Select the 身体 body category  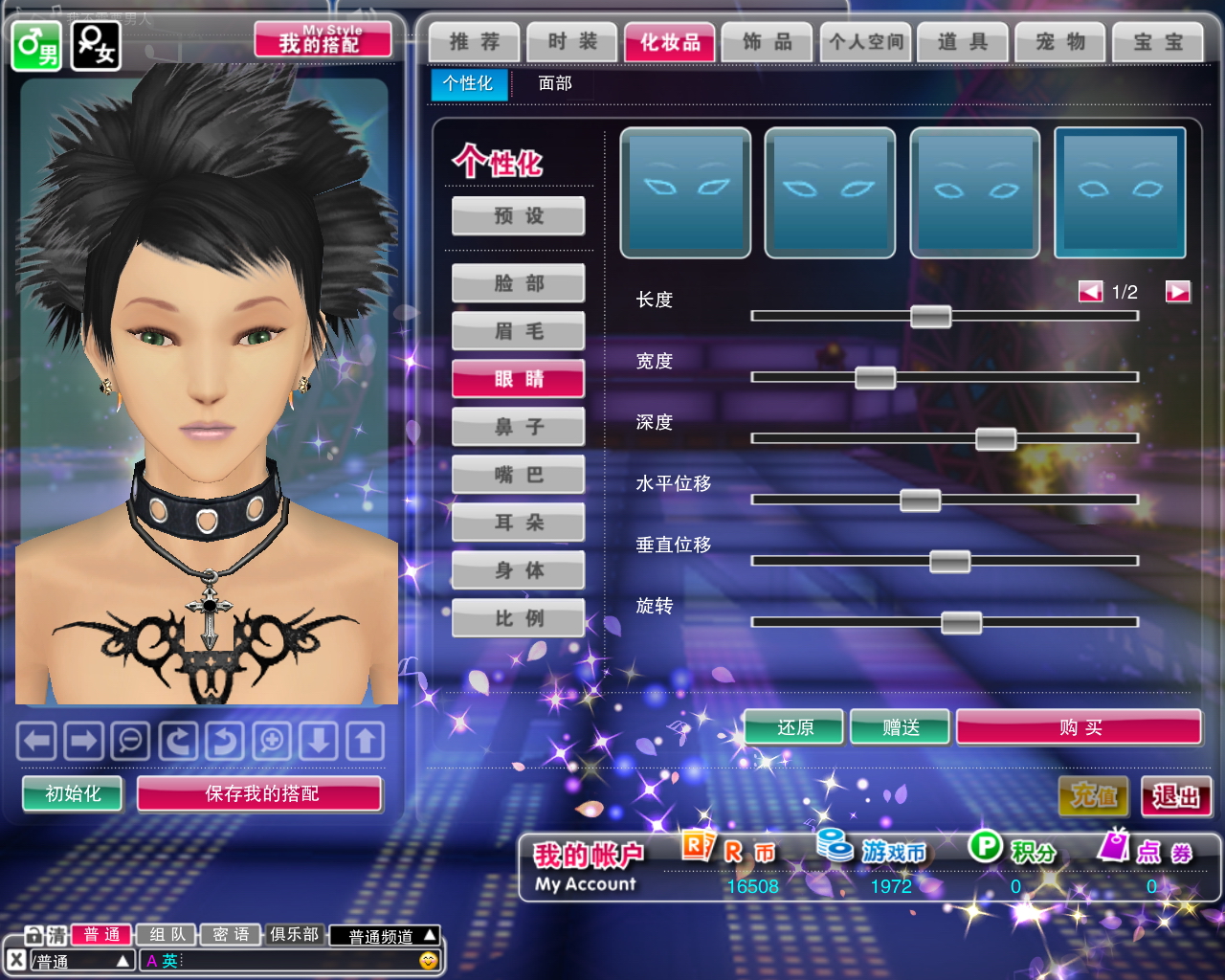pos(519,570)
